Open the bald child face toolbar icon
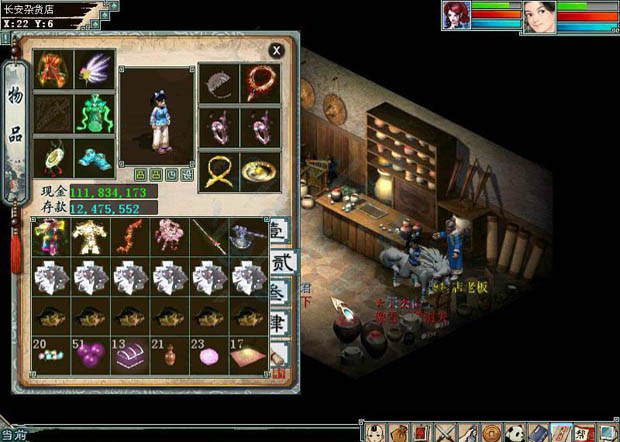Image resolution: width=620 pixels, height=442 pixels. pyautogui.click(x=374, y=432)
